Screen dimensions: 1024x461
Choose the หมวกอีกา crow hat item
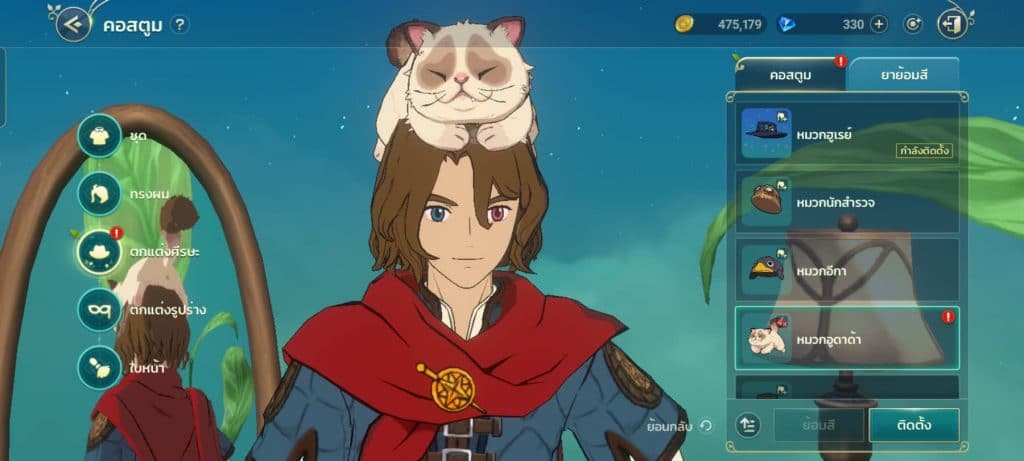(847, 269)
